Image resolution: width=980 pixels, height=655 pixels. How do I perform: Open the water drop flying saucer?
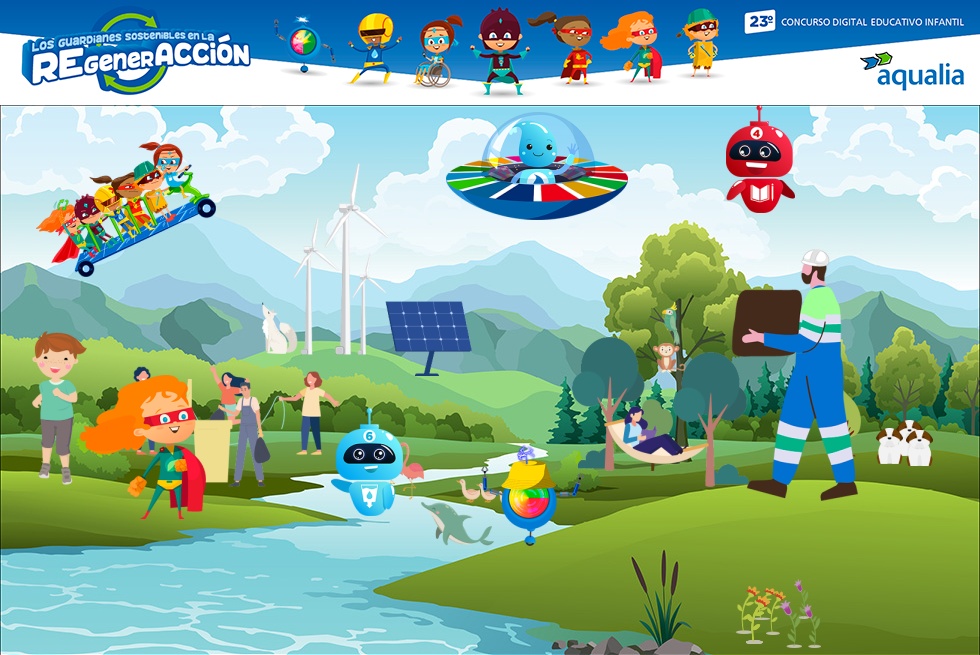536,168
